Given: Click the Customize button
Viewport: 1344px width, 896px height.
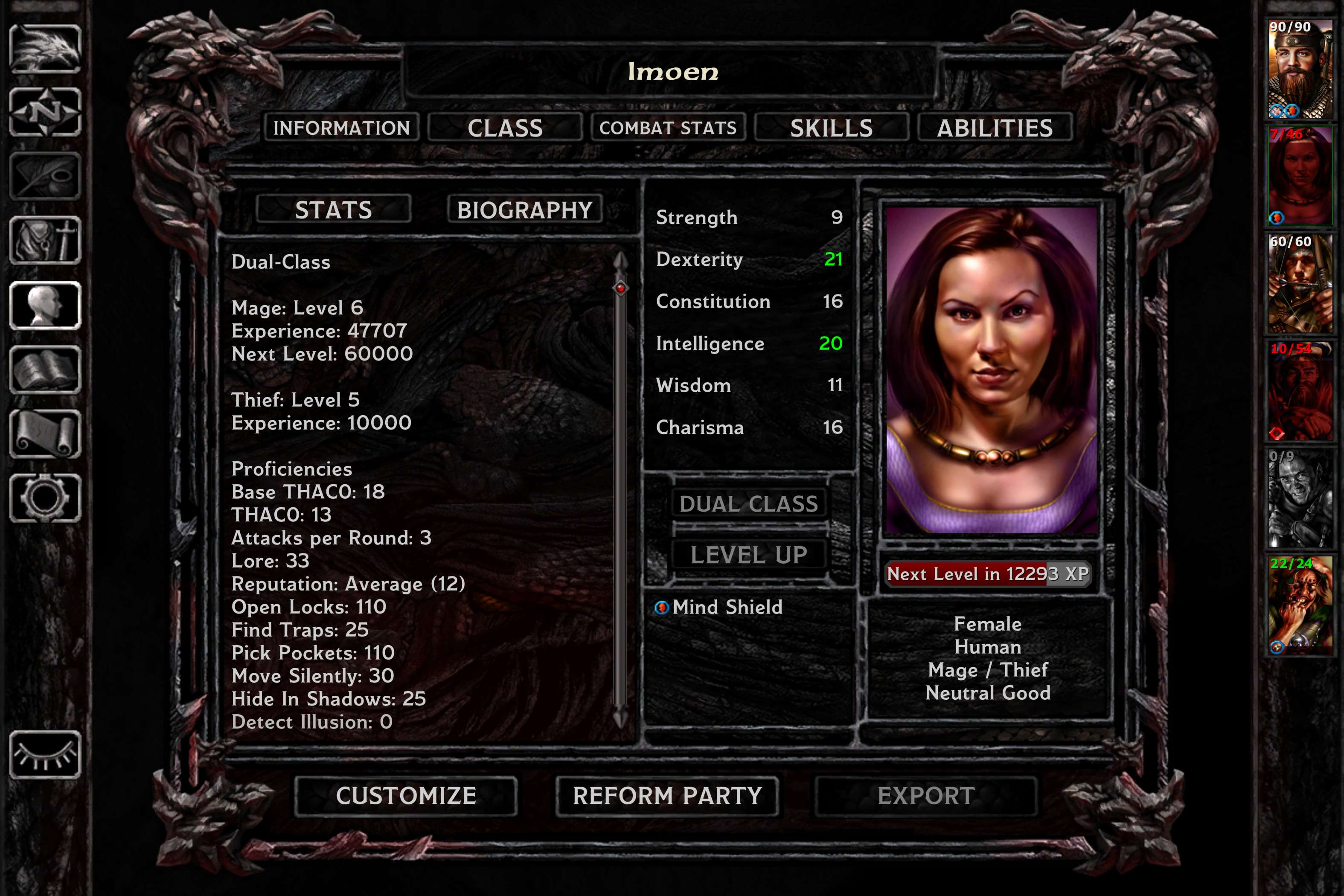Looking at the screenshot, I should pos(406,795).
